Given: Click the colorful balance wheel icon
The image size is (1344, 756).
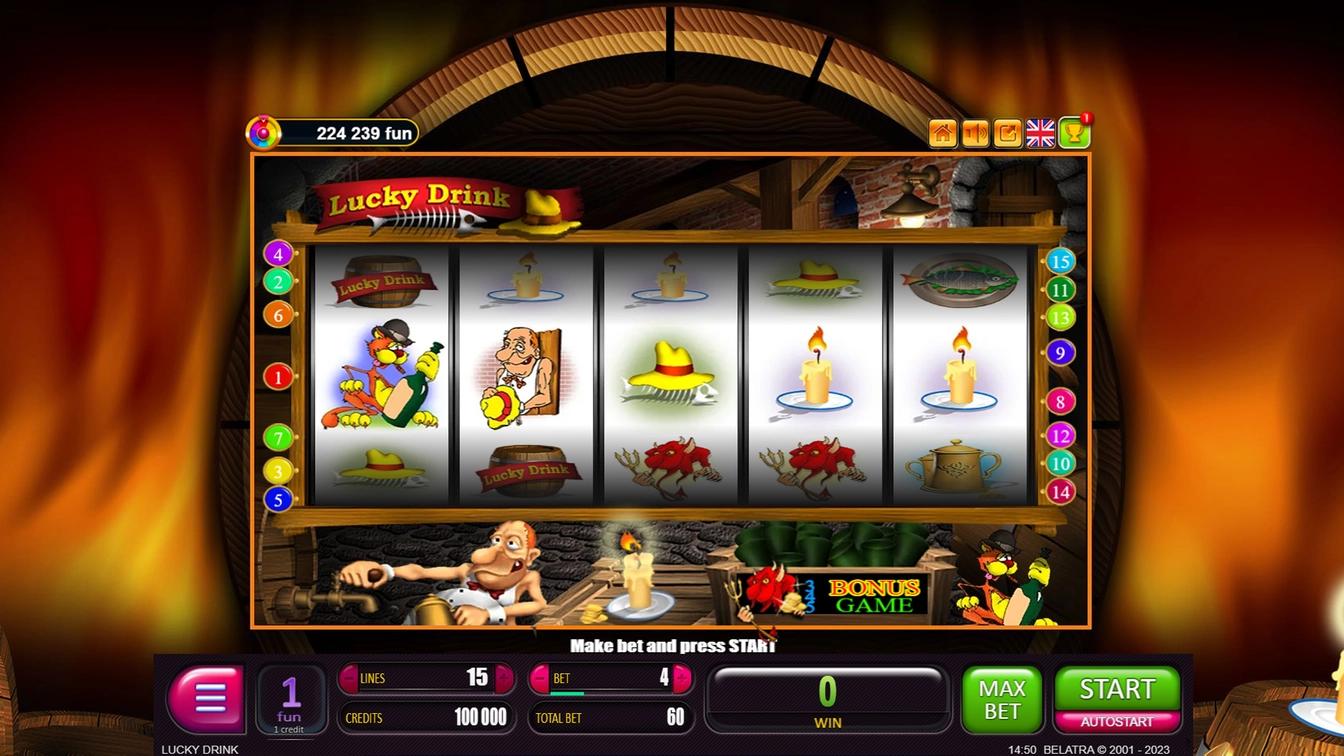Looking at the screenshot, I should (x=263, y=132).
